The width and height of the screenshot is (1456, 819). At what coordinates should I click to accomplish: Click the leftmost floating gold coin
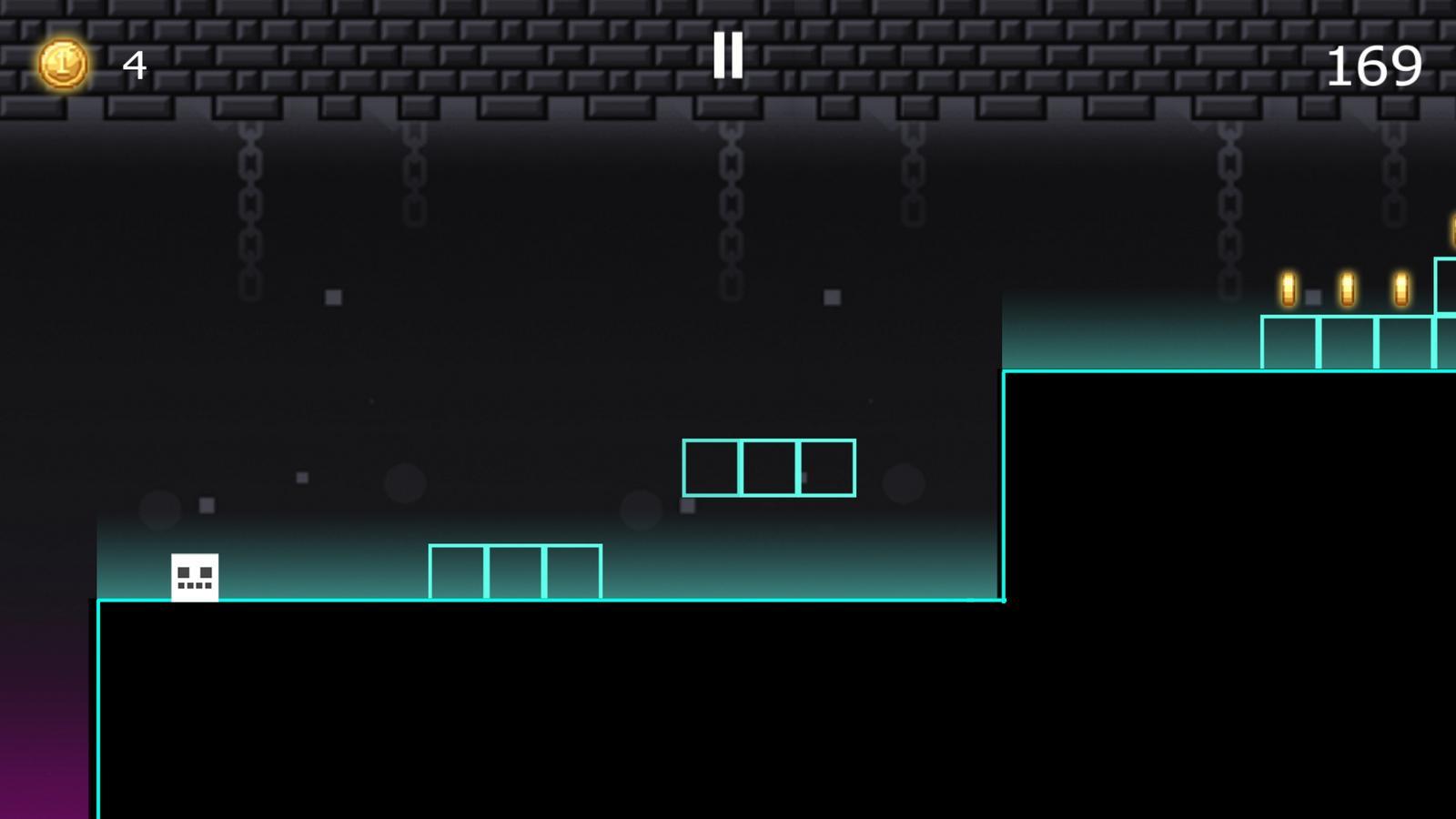point(1289,287)
